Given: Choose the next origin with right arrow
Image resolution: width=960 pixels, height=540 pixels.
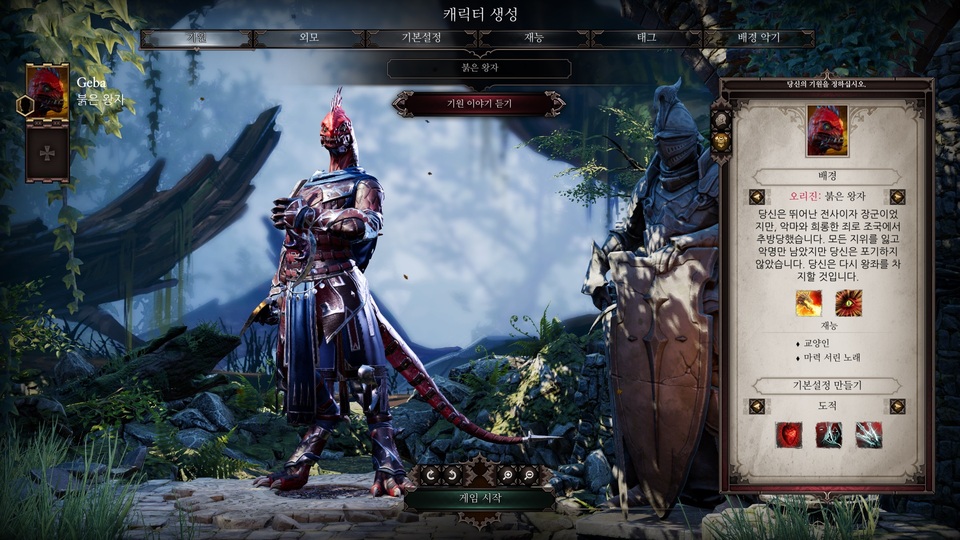Looking at the screenshot, I should pos(897,197).
